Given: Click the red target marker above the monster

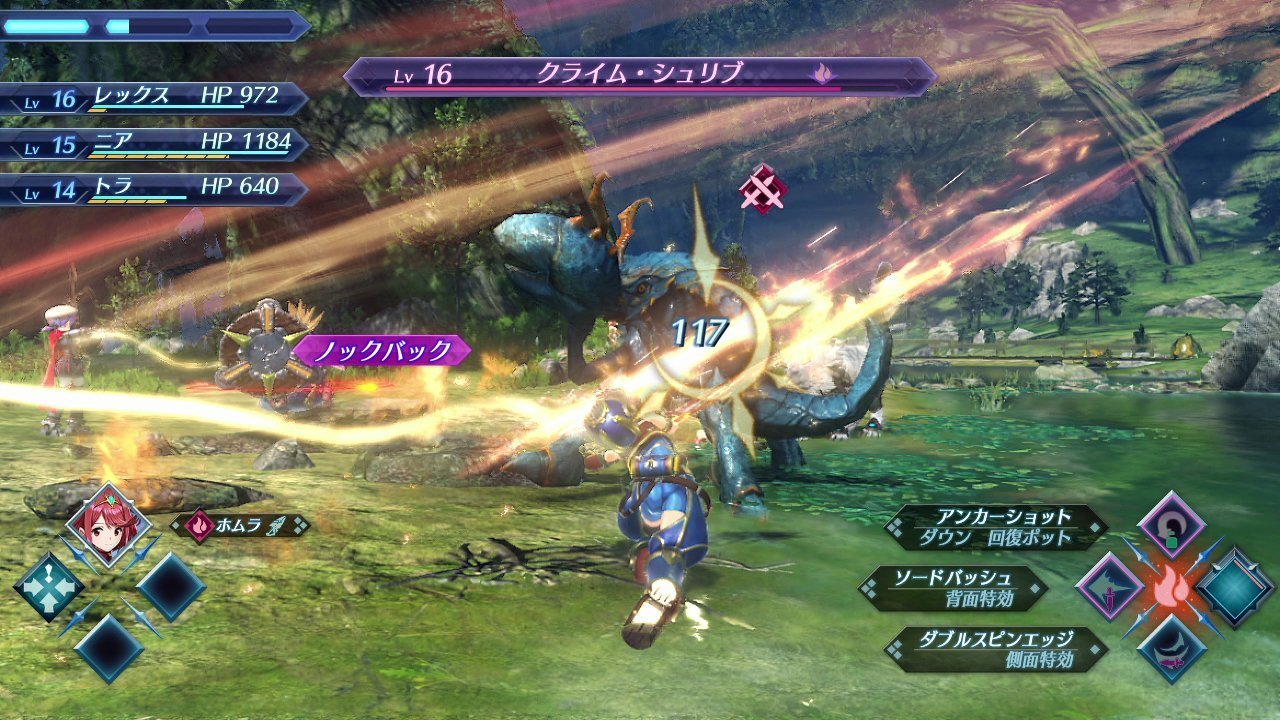Looking at the screenshot, I should tap(764, 186).
